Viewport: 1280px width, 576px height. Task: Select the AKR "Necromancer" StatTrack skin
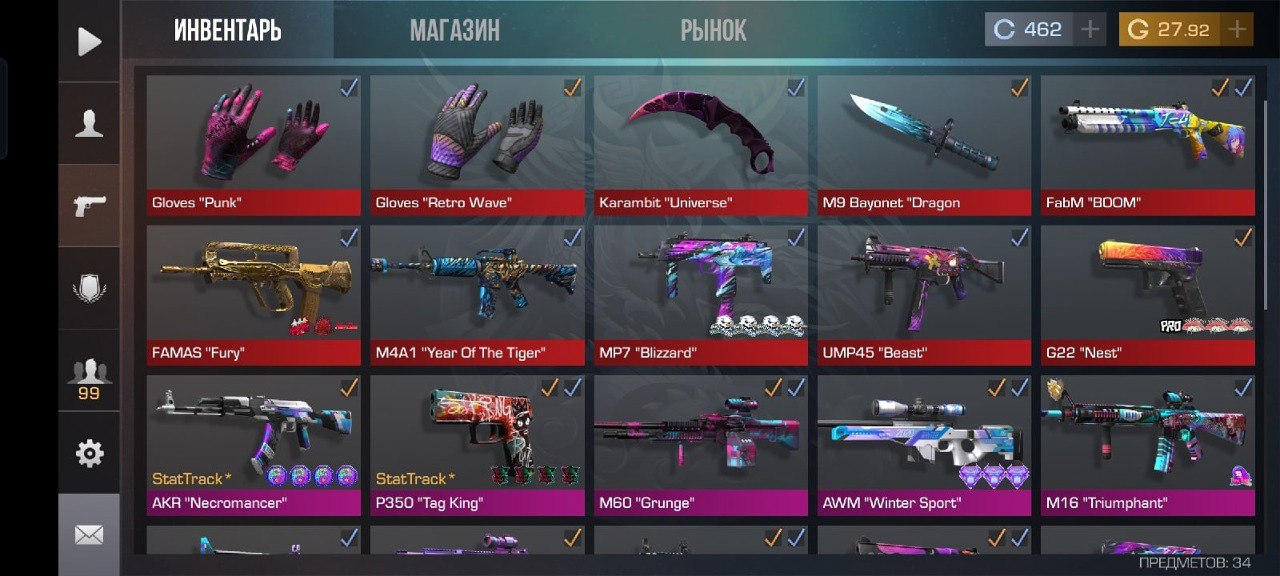point(253,440)
